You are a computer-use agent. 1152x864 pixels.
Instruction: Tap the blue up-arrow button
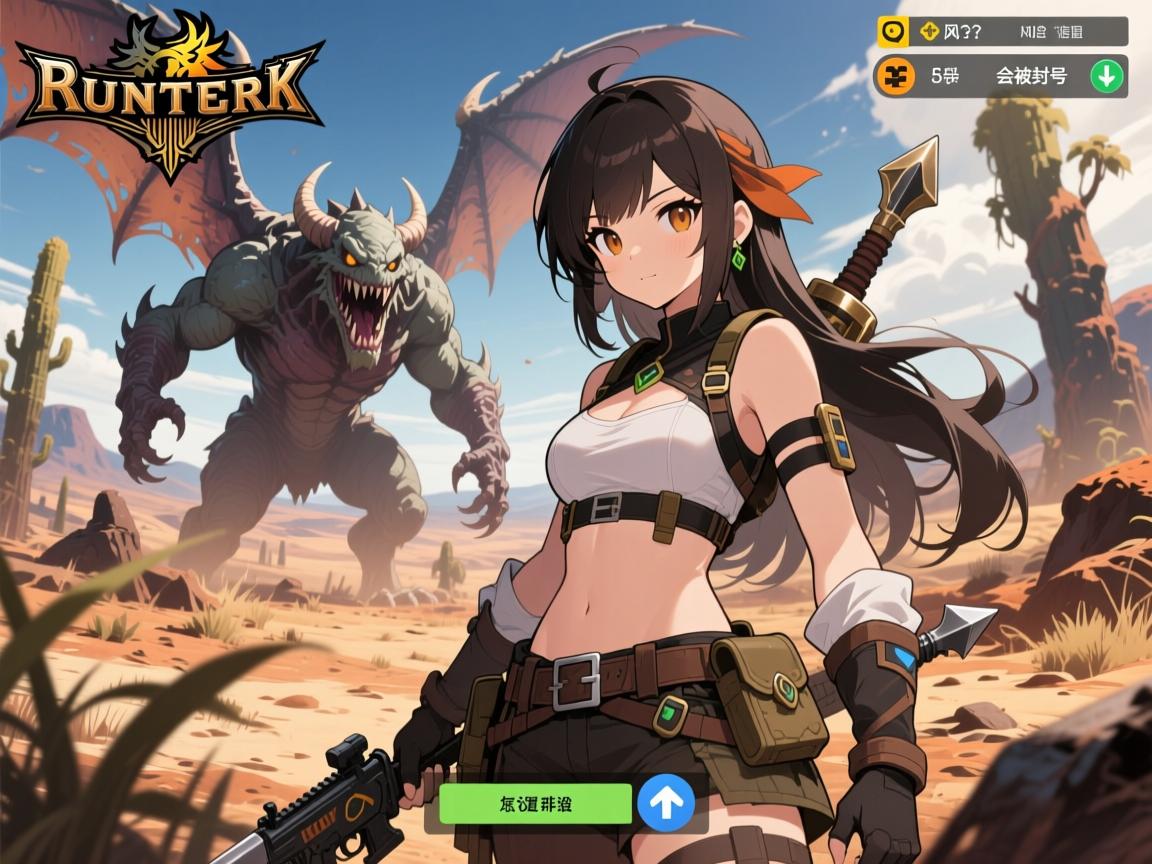pyautogui.click(x=665, y=803)
